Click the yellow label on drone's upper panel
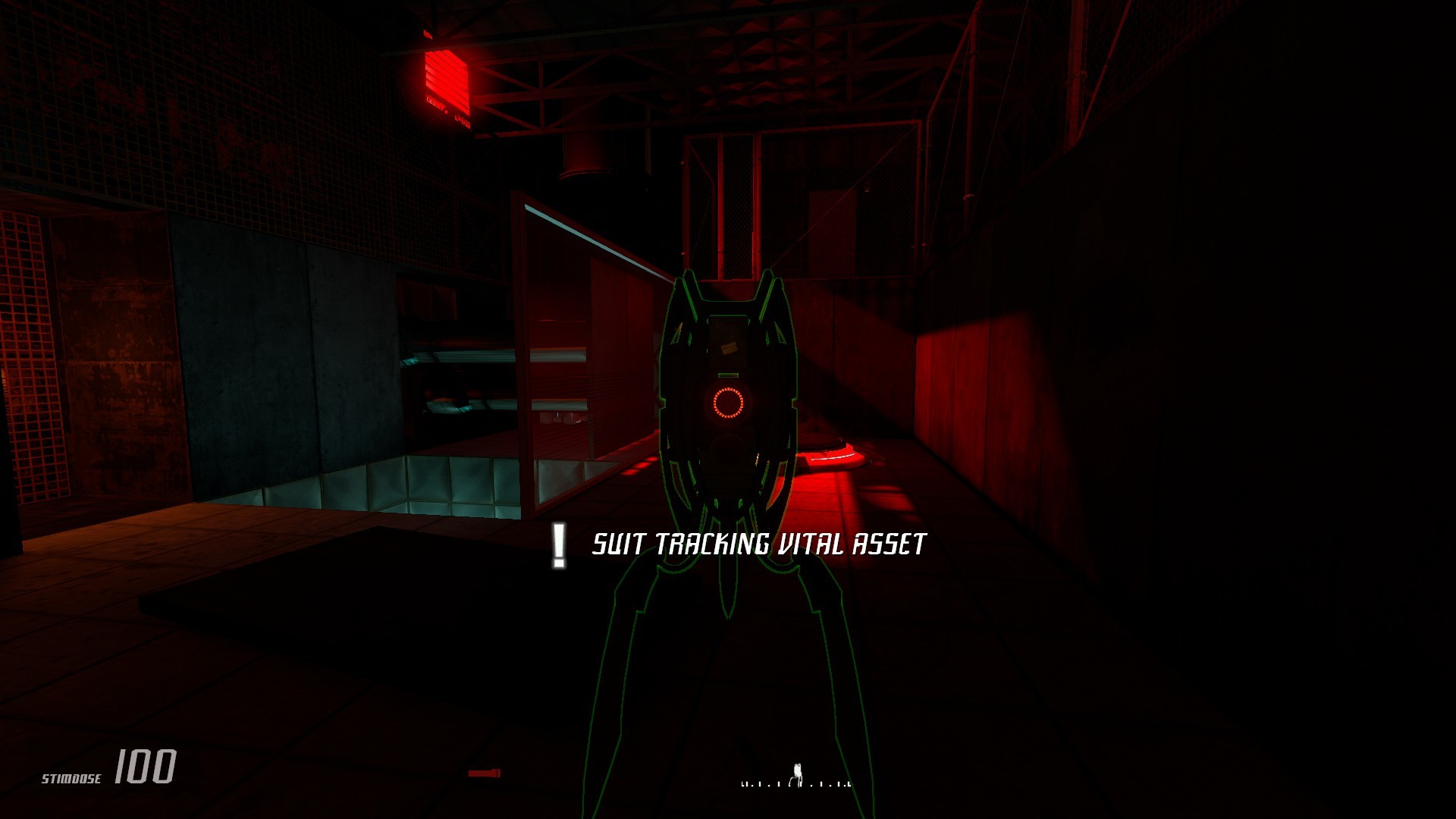The height and width of the screenshot is (819, 1456). point(728,348)
